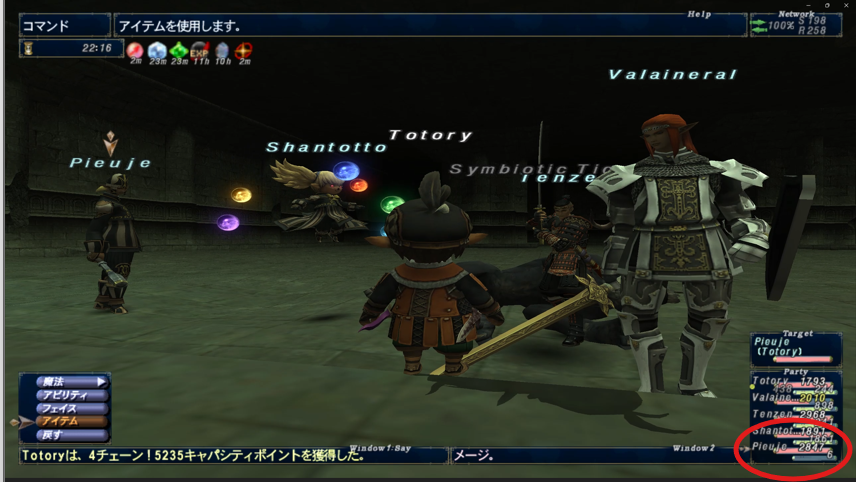
Task: Minimize the game window
Action: coord(809,5)
